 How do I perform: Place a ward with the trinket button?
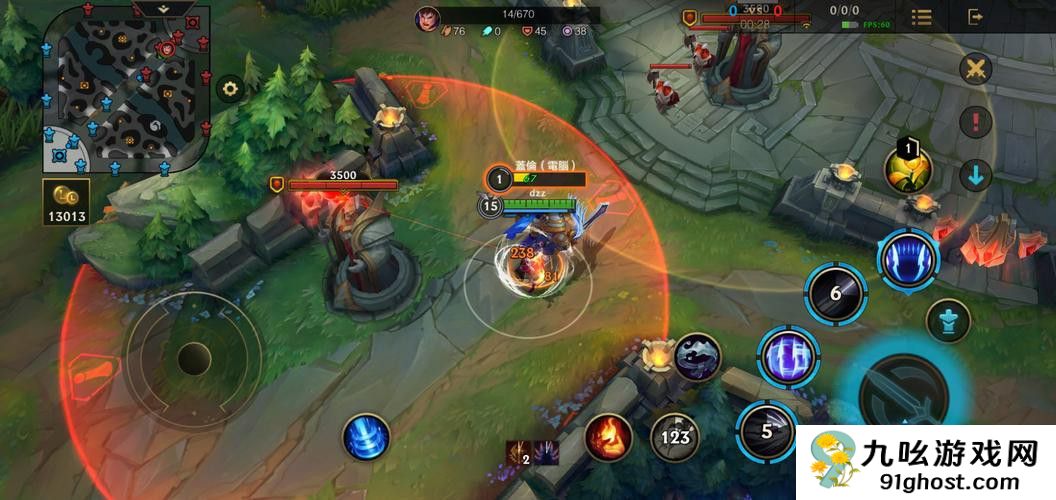pyautogui.click(x=946, y=320)
